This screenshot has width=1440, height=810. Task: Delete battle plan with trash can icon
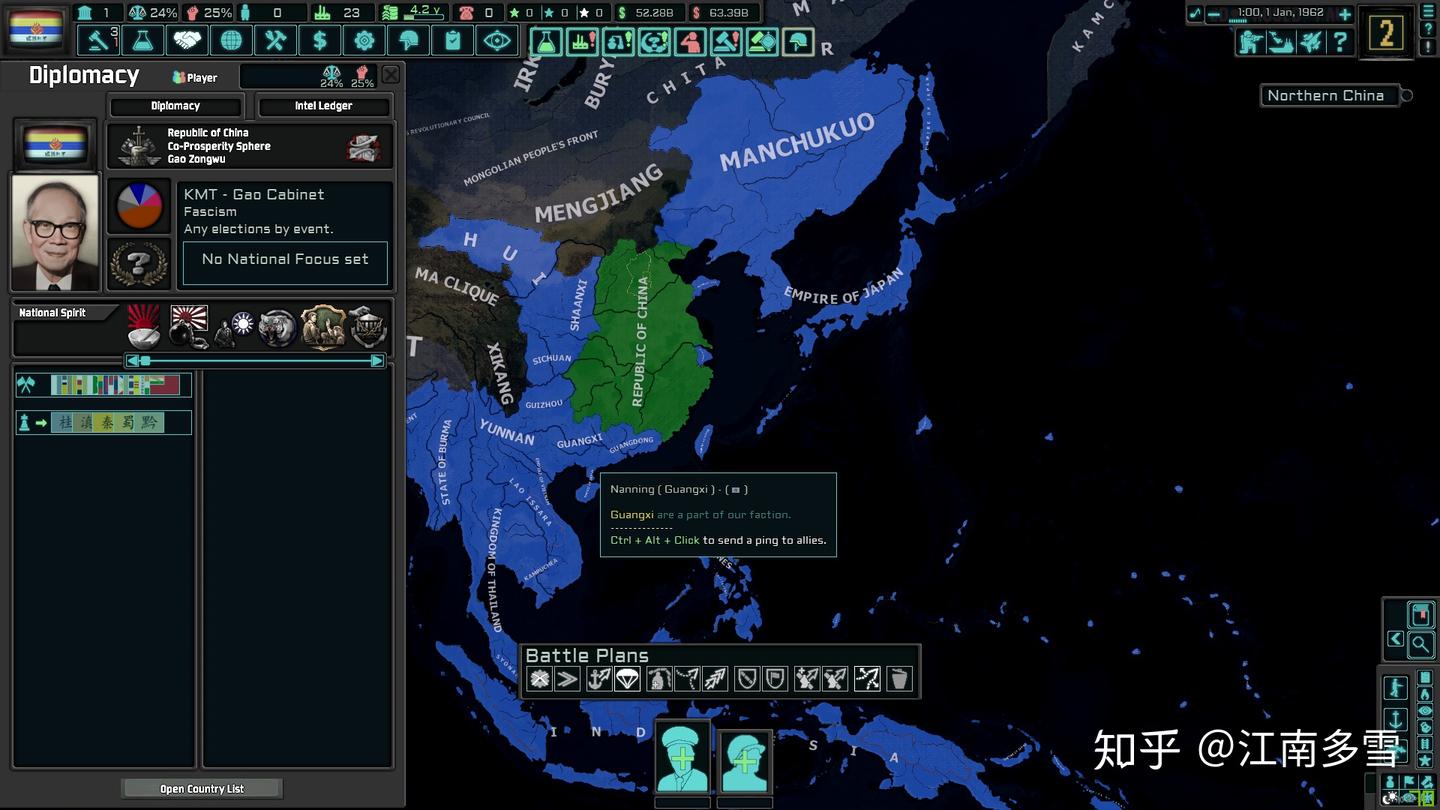click(899, 680)
